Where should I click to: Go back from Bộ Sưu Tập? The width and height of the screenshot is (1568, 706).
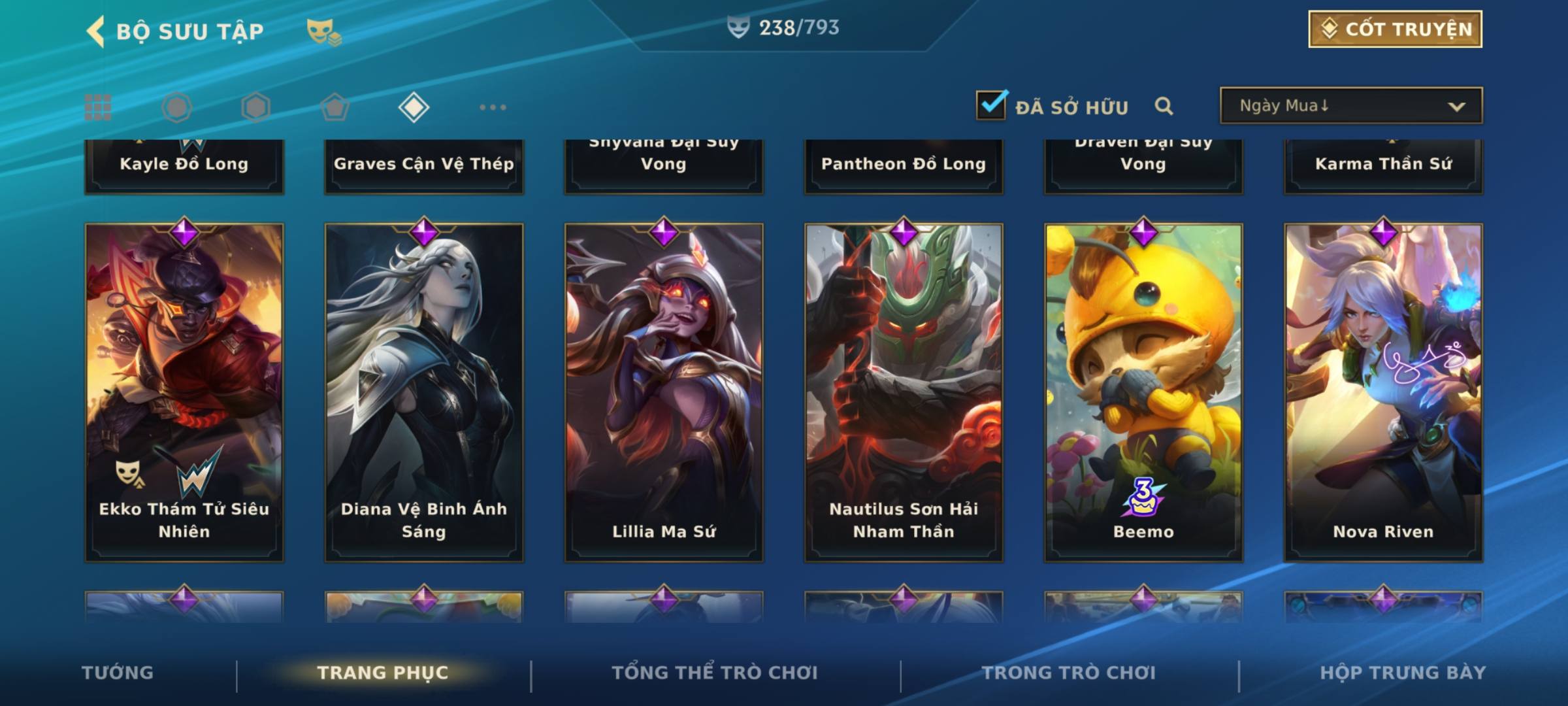pos(96,31)
